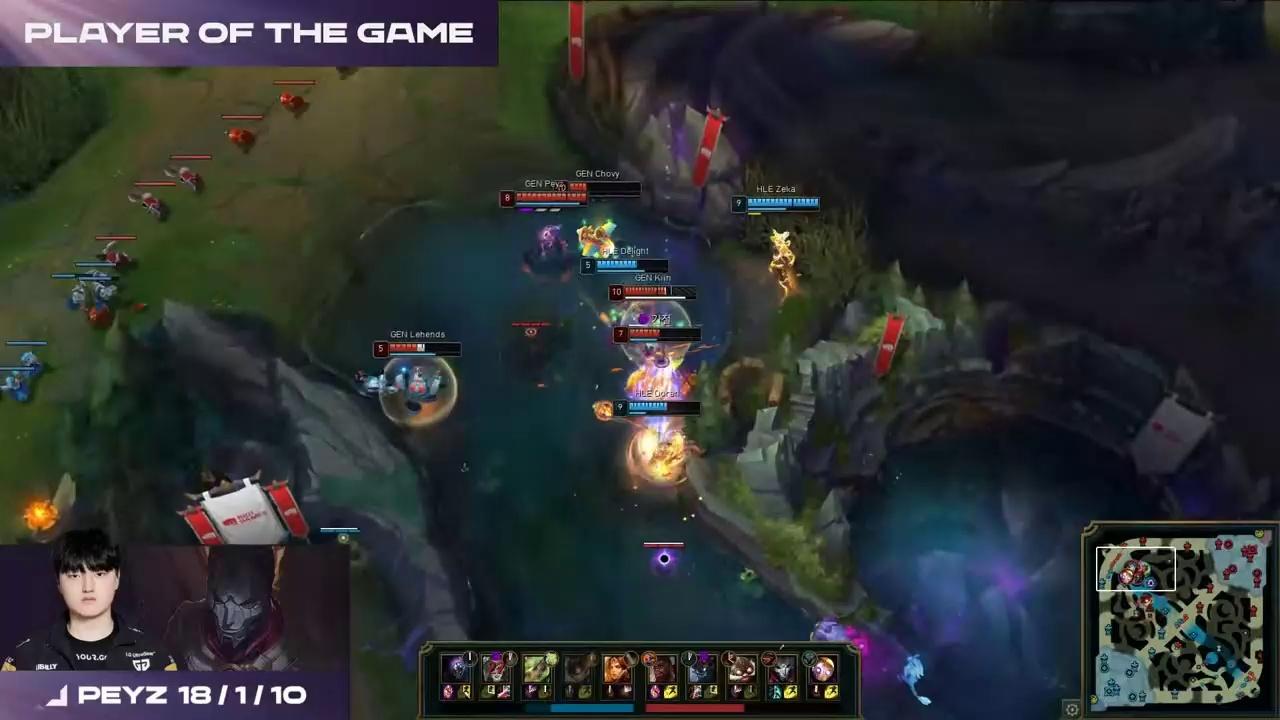The width and height of the screenshot is (1280, 720).
Task: Pick the rightmost red-team champion portrait
Action: click(x=822, y=668)
